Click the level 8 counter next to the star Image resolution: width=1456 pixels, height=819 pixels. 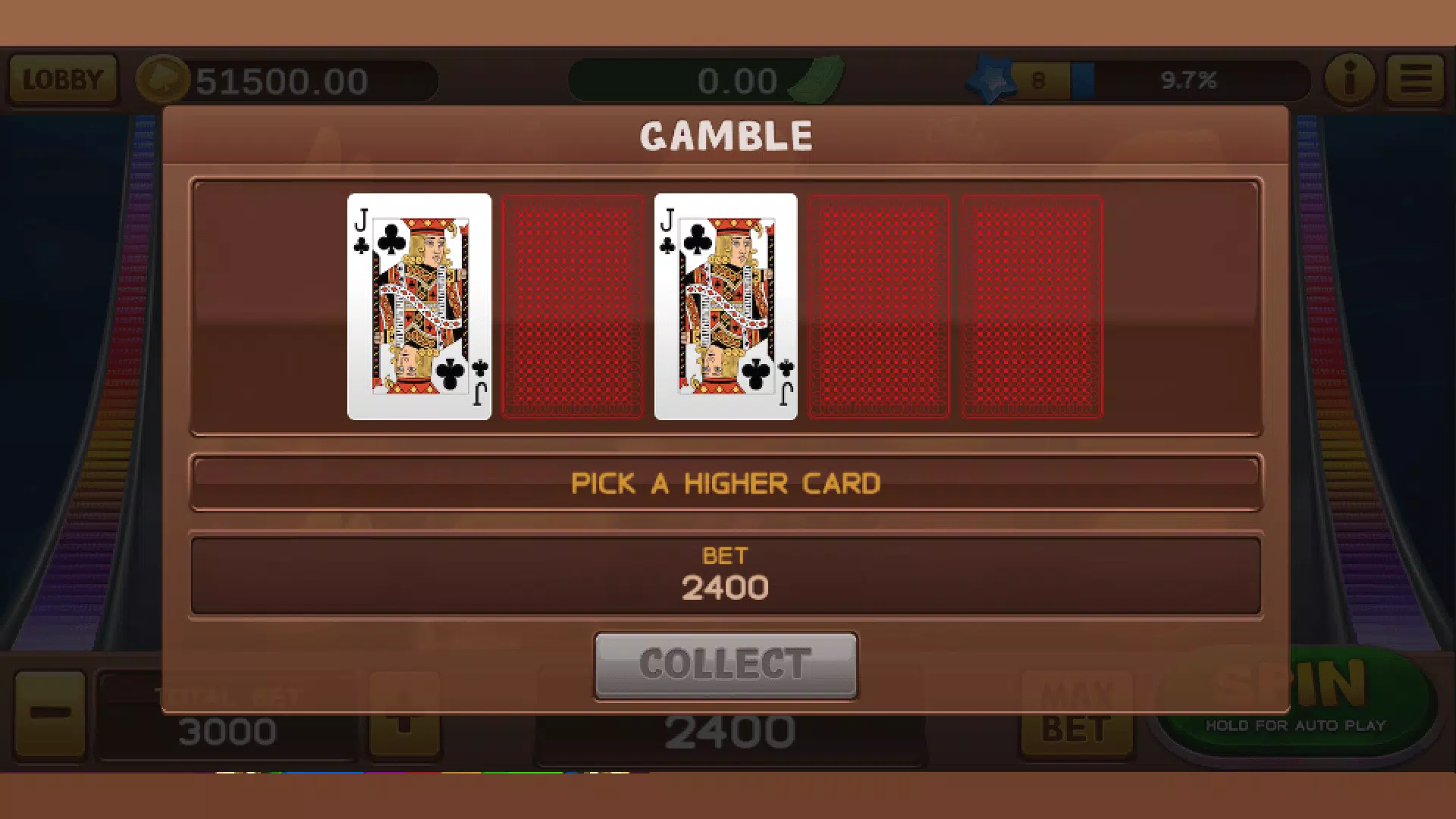[1037, 77]
